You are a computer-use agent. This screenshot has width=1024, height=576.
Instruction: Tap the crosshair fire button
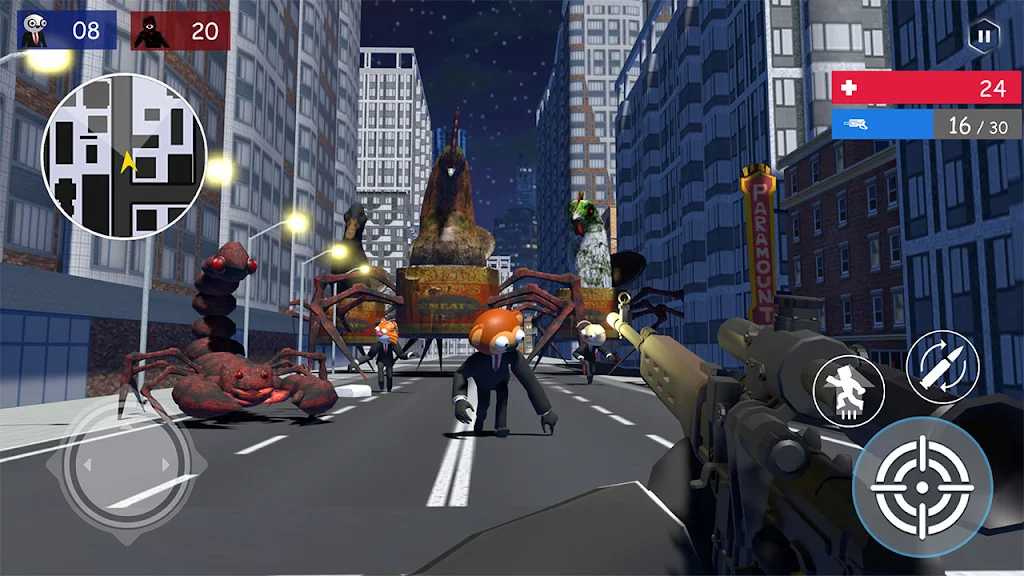coord(922,487)
